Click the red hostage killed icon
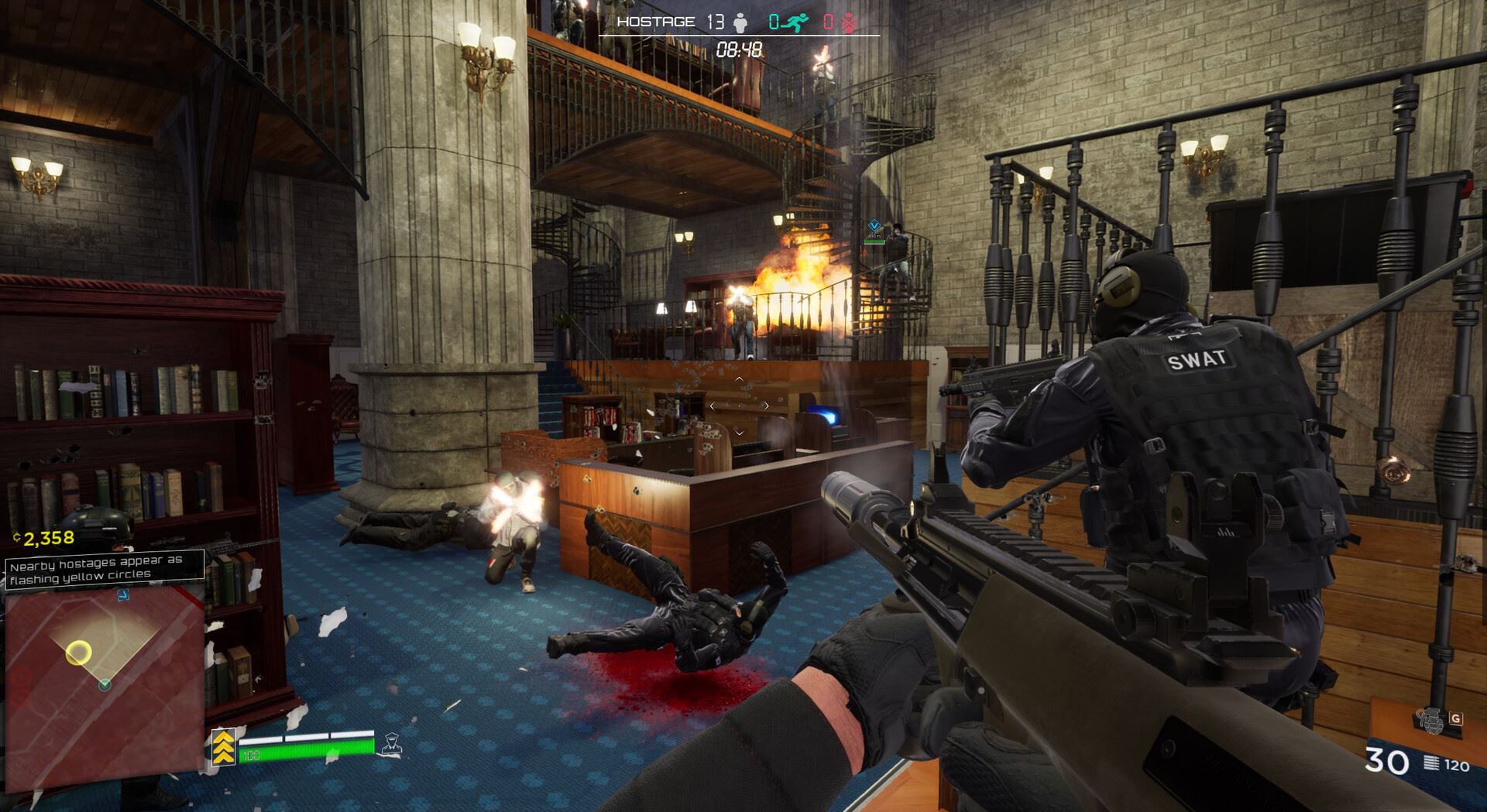1487x812 pixels. pos(848,22)
